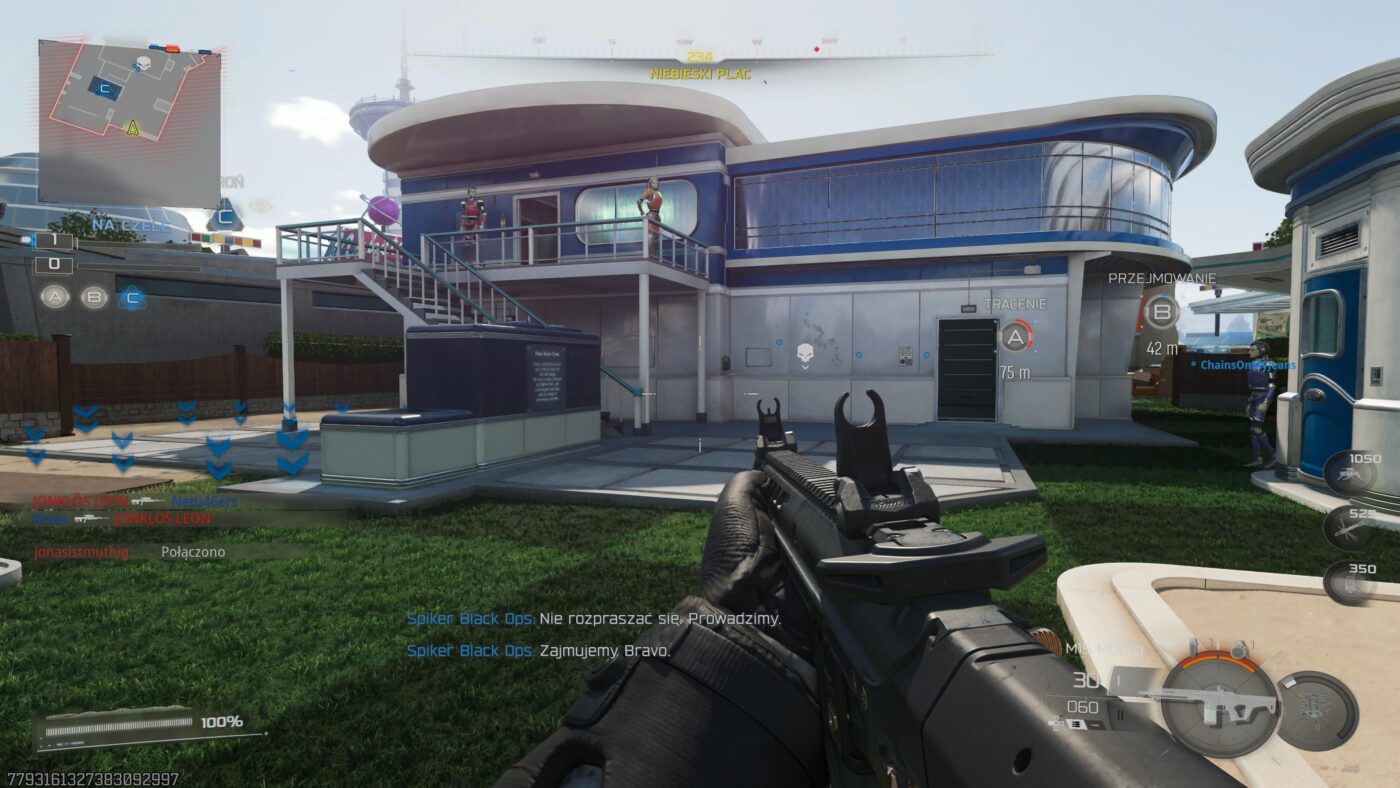Toggle objective point A on the scoreboard strip
Image resolution: width=1400 pixels, height=788 pixels.
pyautogui.click(x=55, y=297)
